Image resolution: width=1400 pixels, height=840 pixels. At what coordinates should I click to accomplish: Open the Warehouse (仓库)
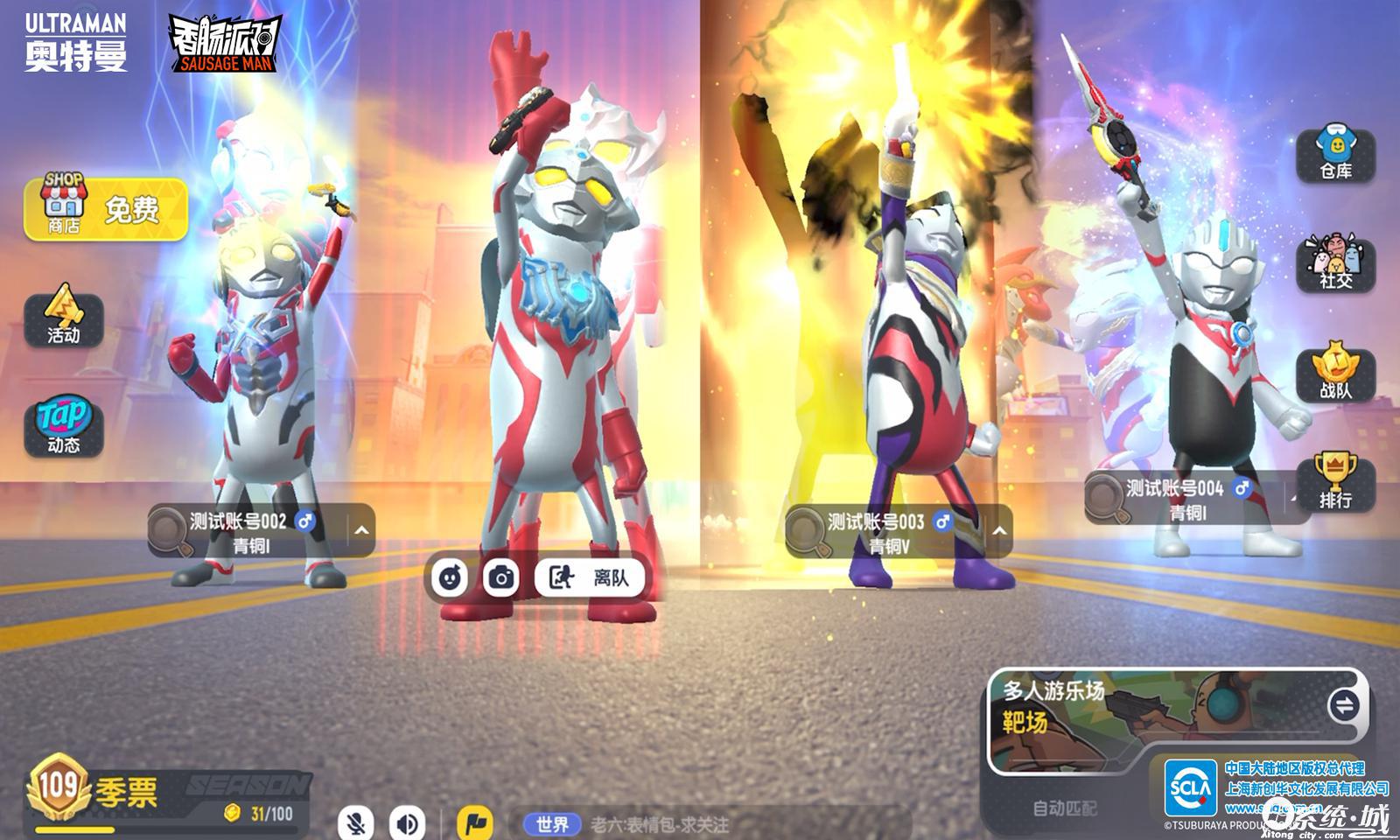click(x=1335, y=153)
